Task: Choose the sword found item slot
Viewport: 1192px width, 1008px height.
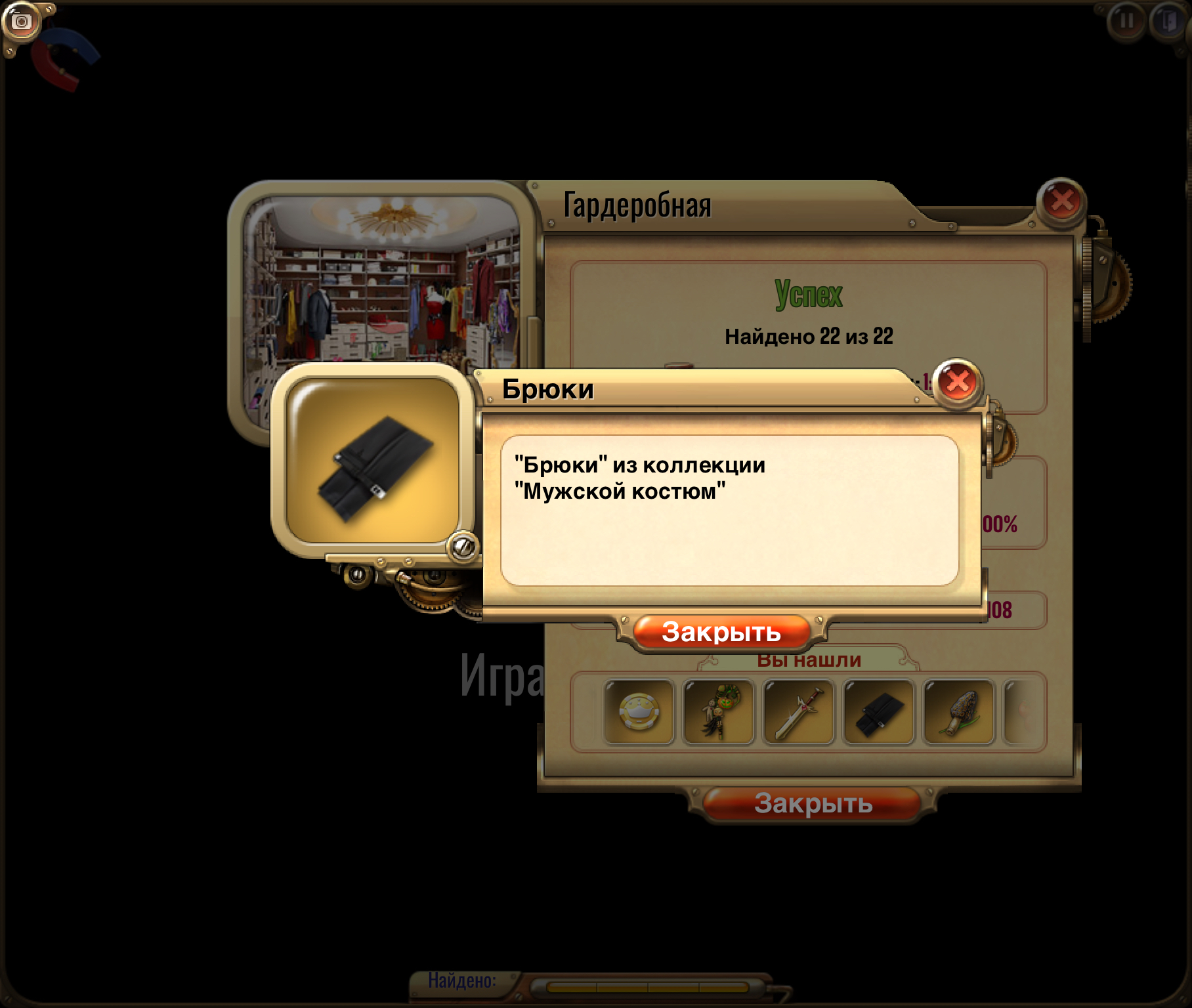Action: click(x=799, y=713)
